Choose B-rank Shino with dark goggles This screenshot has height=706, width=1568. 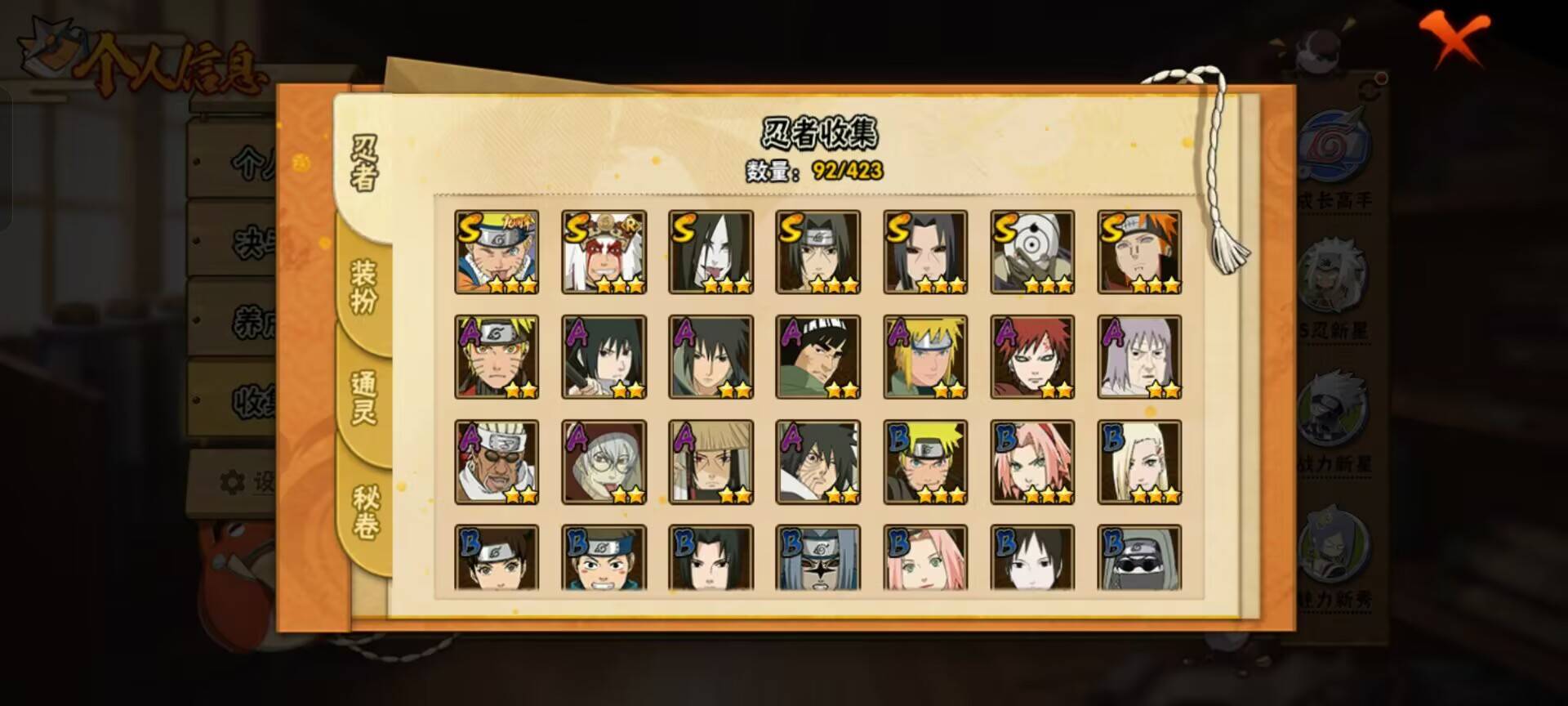(x=1139, y=558)
